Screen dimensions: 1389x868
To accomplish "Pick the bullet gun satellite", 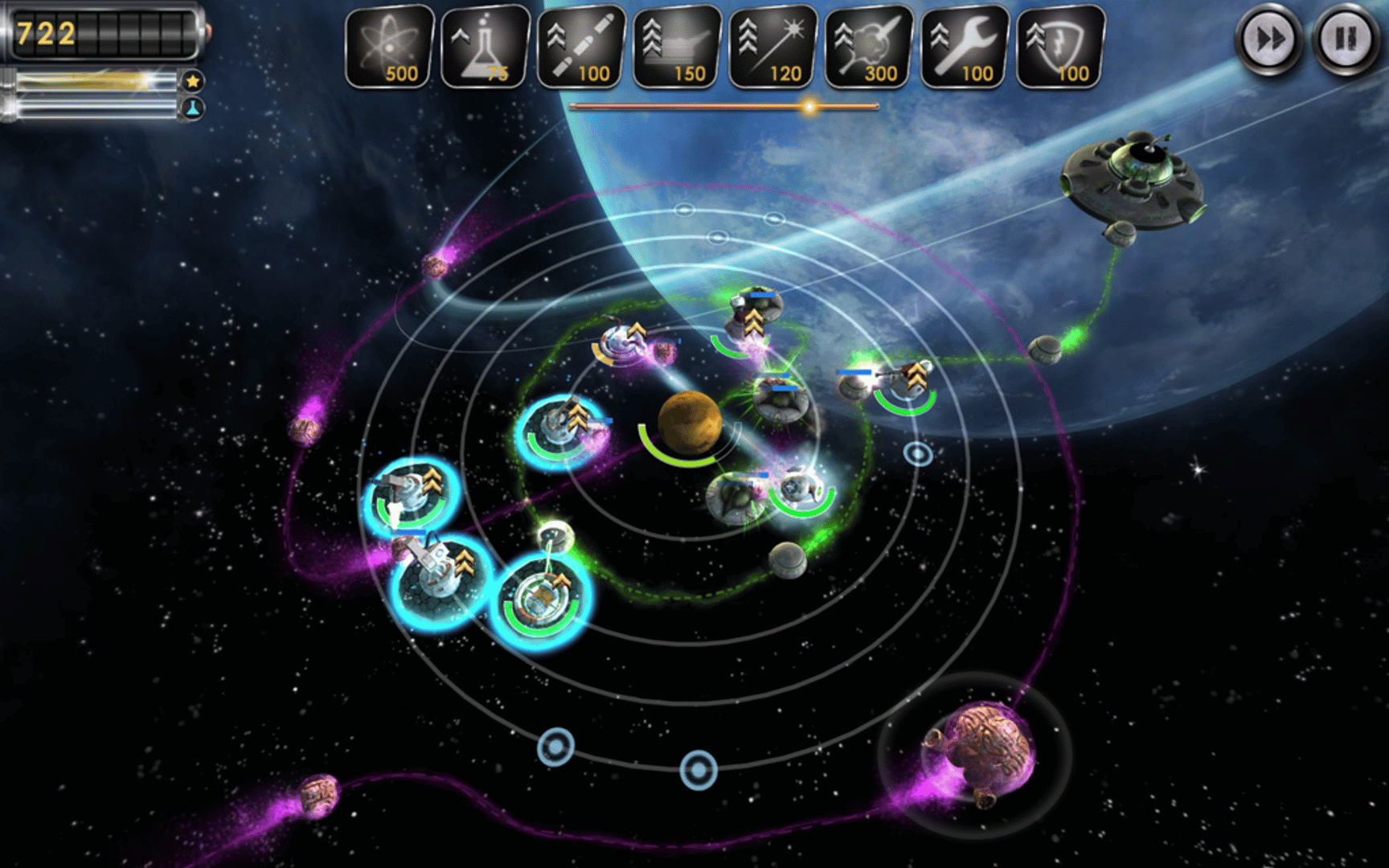I will (x=581, y=46).
